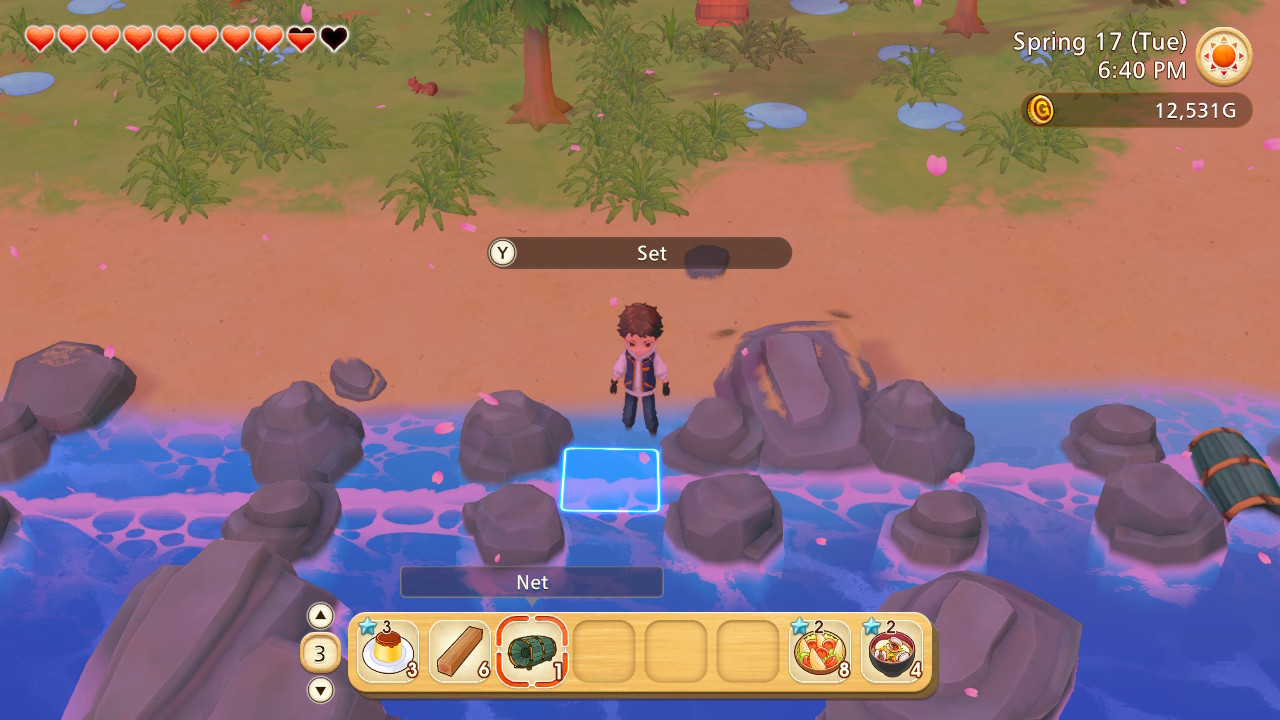Click the up arrow above the page indicator
The height and width of the screenshot is (720, 1280).
[x=319, y=616]
